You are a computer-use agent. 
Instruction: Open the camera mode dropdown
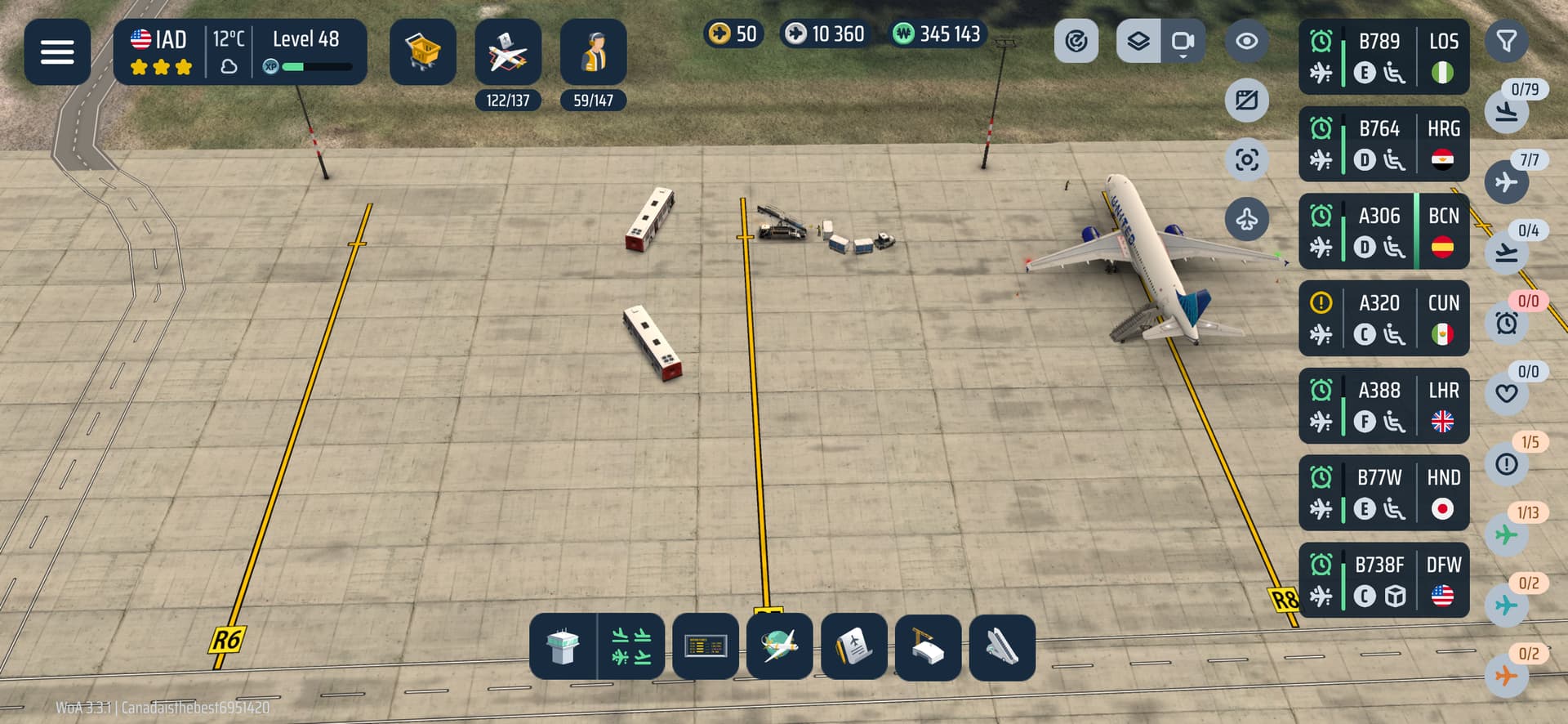click(1183, 41)
